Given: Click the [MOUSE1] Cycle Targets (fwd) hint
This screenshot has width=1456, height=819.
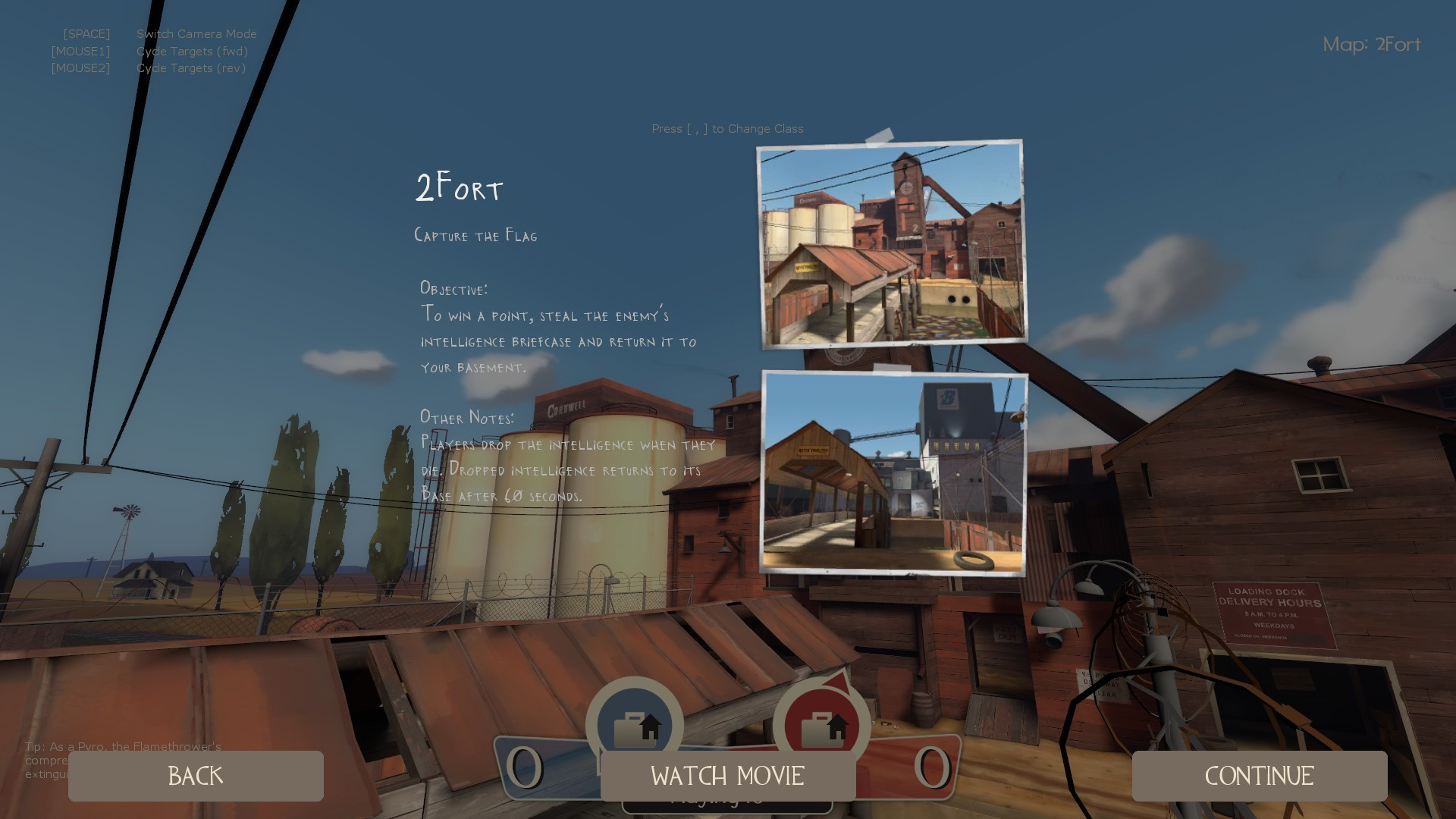Looking at the screenshot, I should [149, 51].
